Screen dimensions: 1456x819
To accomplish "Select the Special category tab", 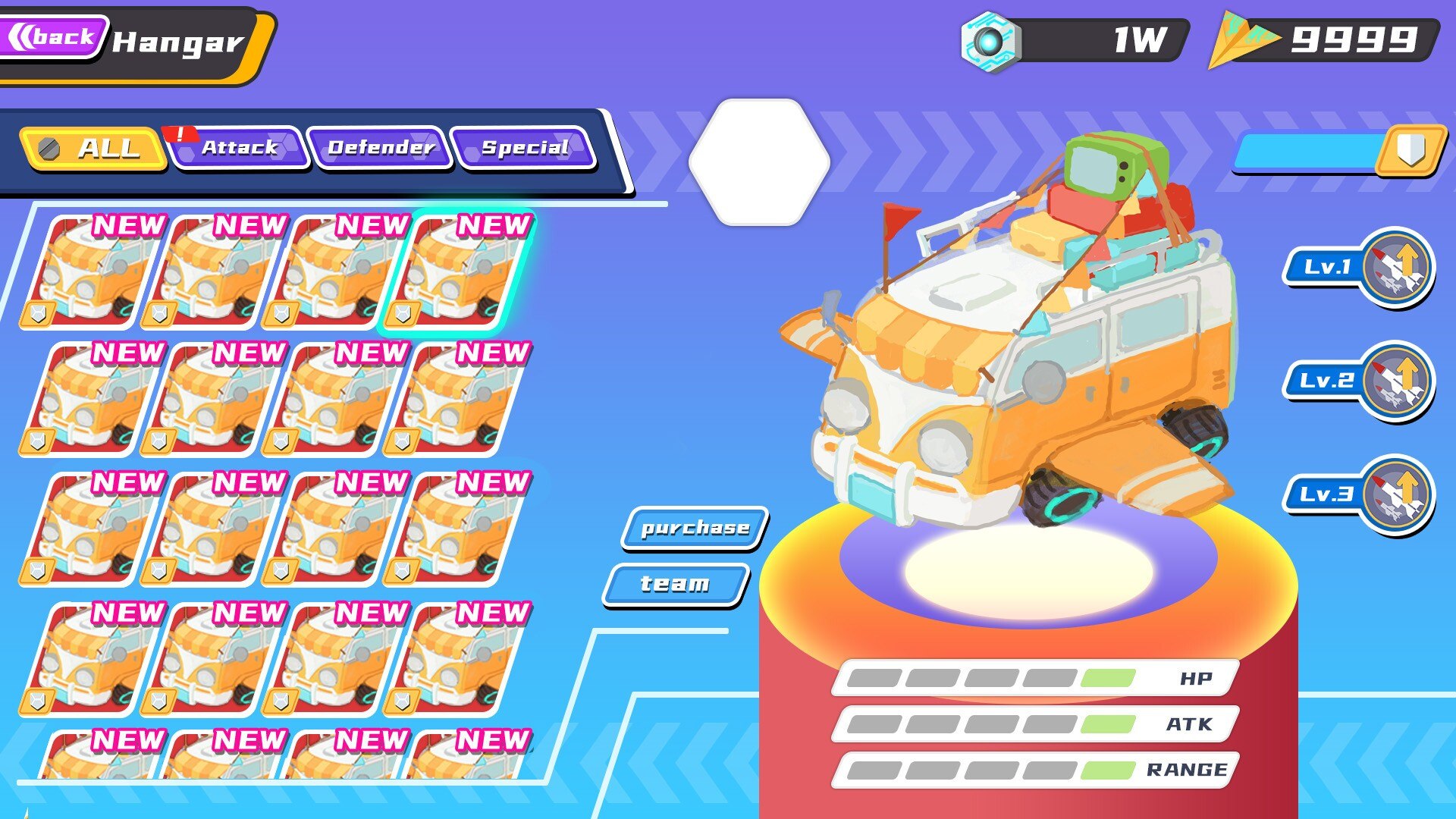I will [x=523, y=148].
